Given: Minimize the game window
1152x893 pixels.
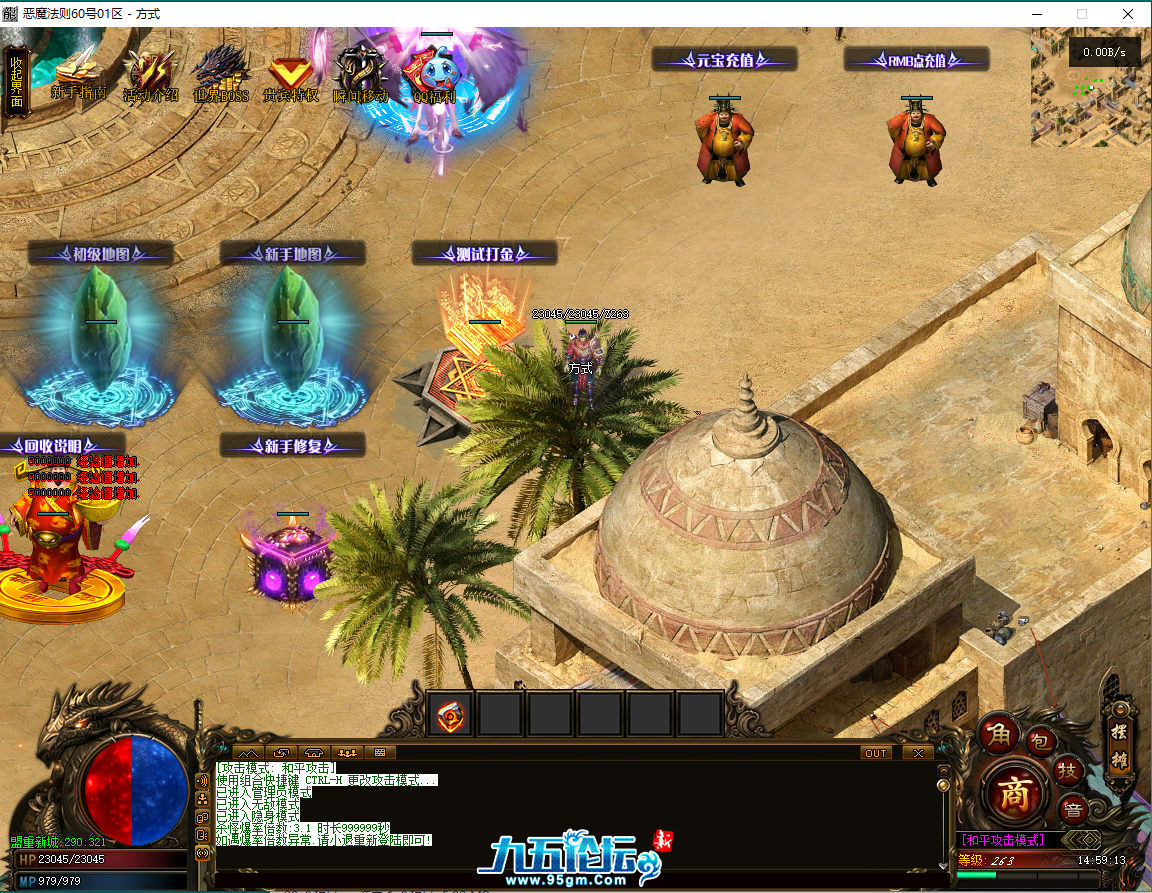Looking at the screenshot, I should pyautogui.click(x=1034, y=14).
